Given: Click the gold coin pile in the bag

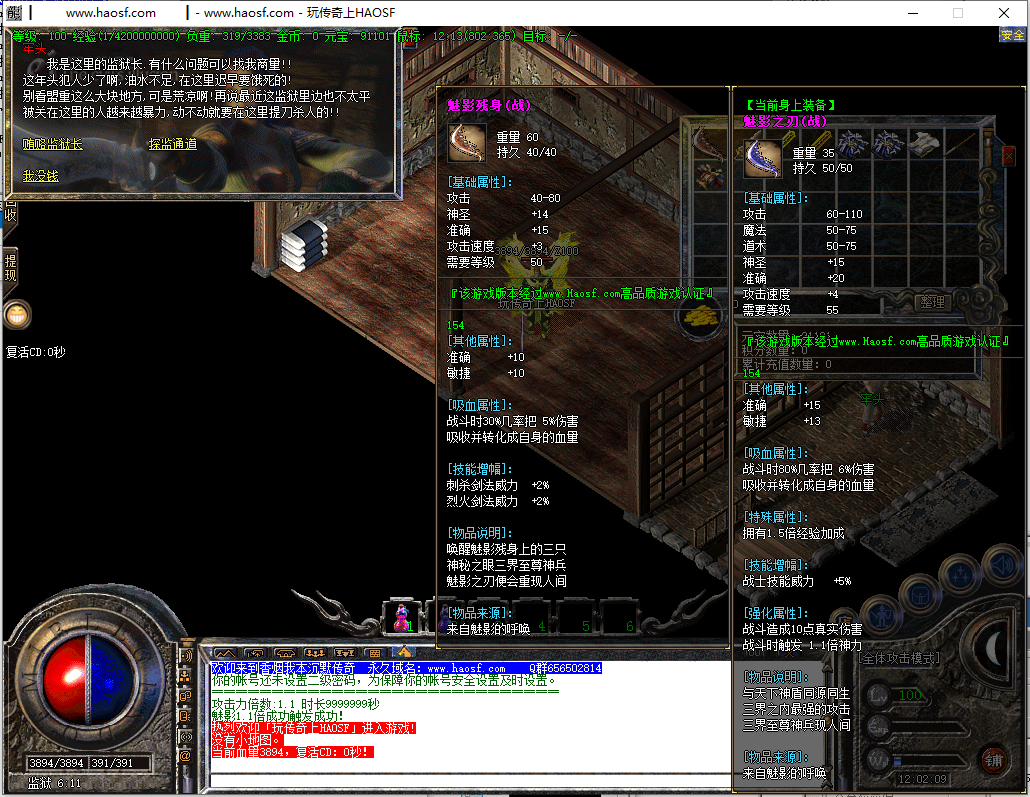Looking at the screenshot, I should [705, 316].
